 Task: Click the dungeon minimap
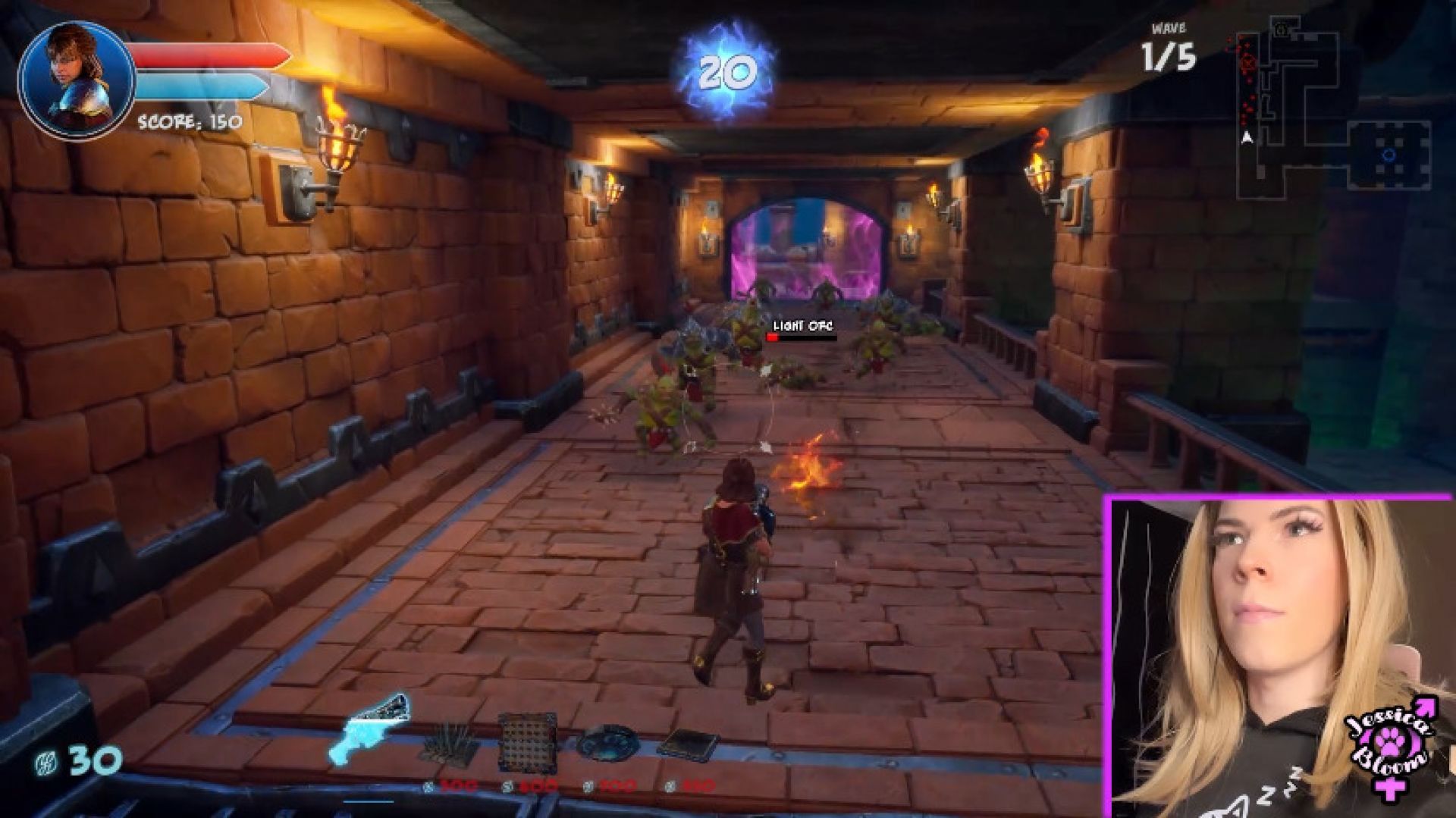(x=1330, y=106)
